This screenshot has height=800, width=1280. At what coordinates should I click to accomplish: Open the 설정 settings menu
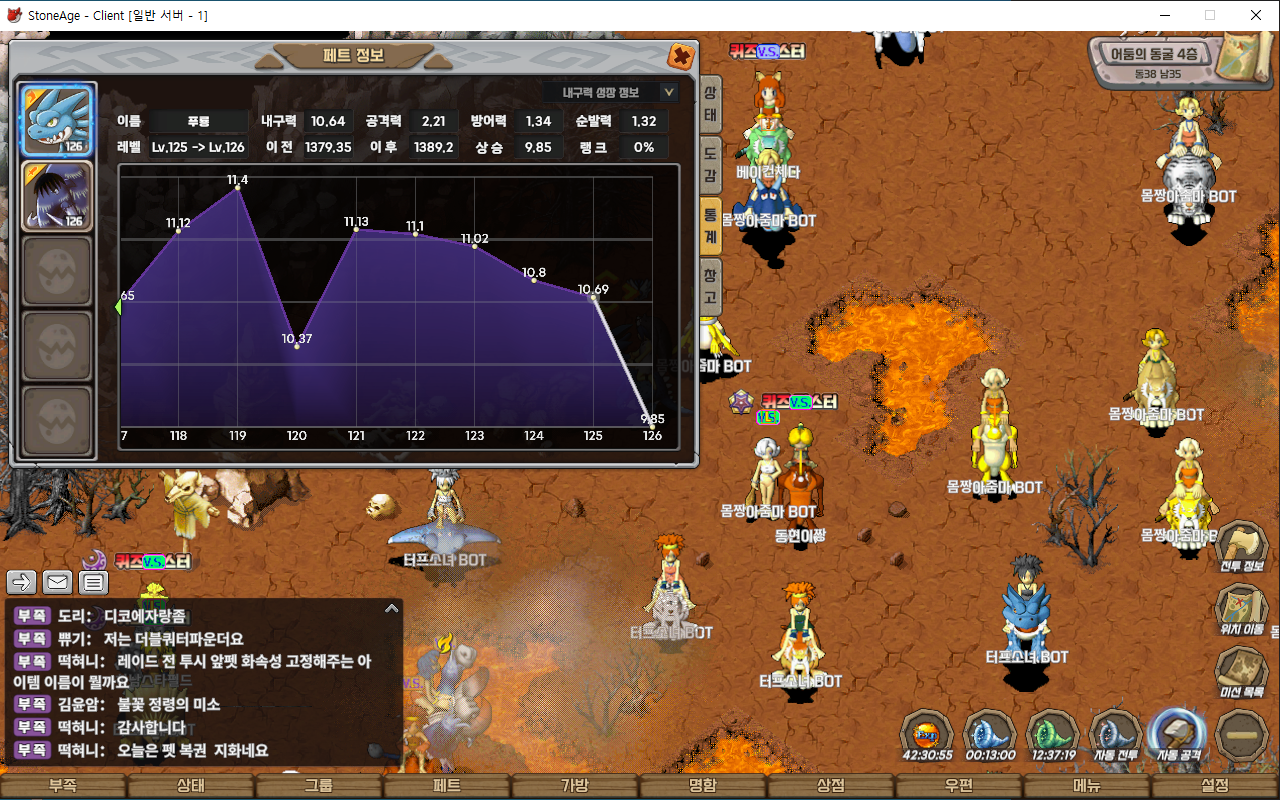(1215, 786)
